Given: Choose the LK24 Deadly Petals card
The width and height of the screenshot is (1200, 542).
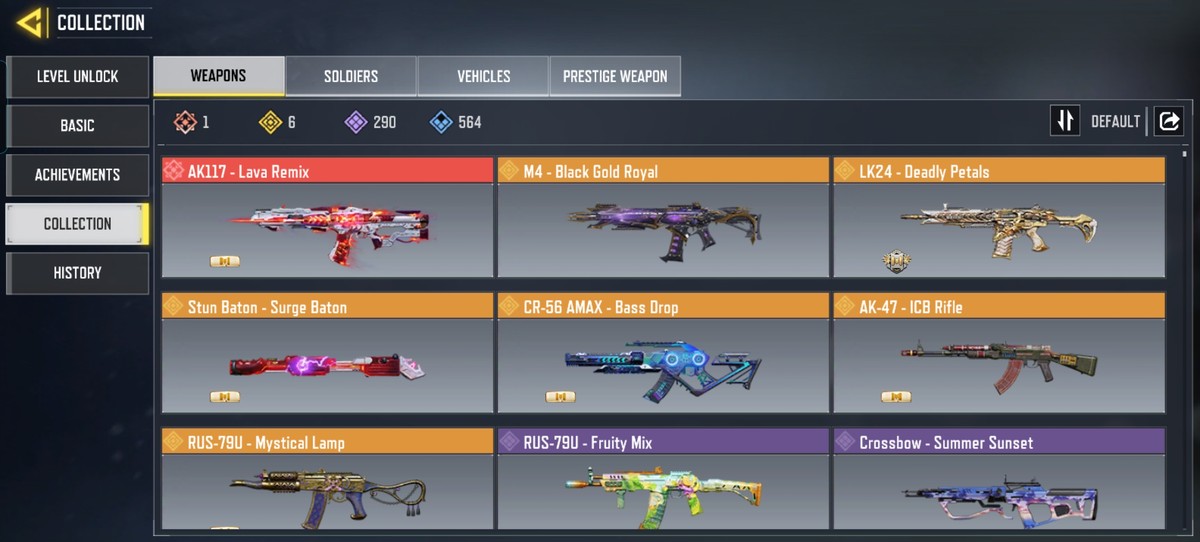Looking at the screenshot, I should [999, 218].
